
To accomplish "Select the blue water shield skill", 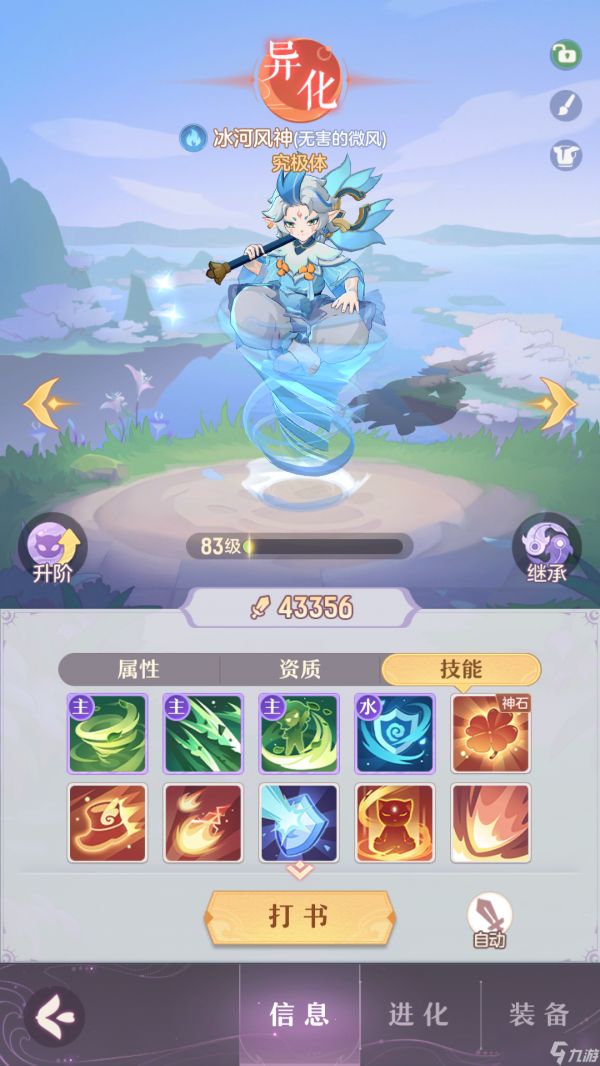I will [395, 733].
